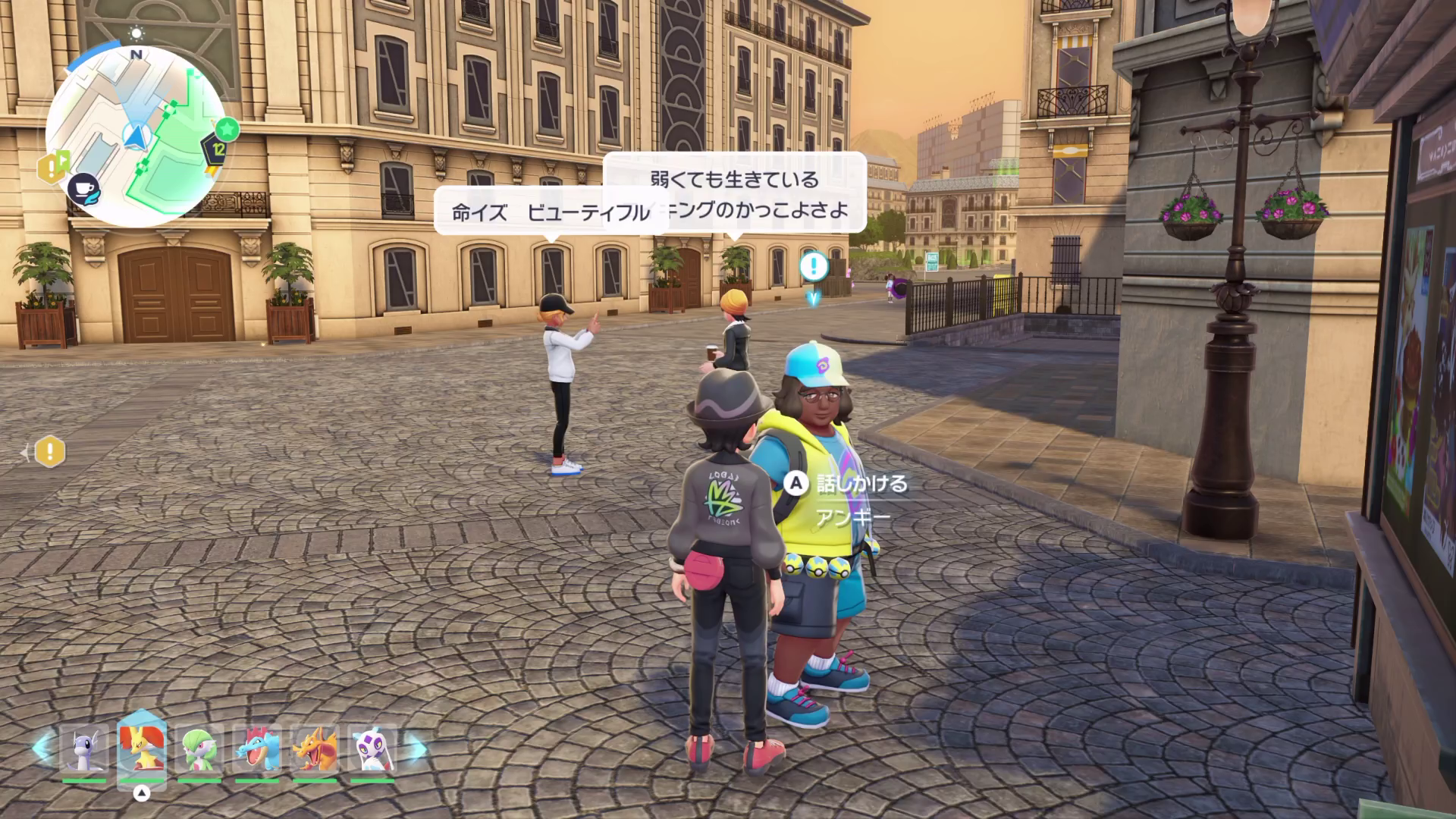Click the yellow exclamation flag marker on minimap
Image resolution: width=1456 pixels, height=819 pixels.
tap(52, 168)
